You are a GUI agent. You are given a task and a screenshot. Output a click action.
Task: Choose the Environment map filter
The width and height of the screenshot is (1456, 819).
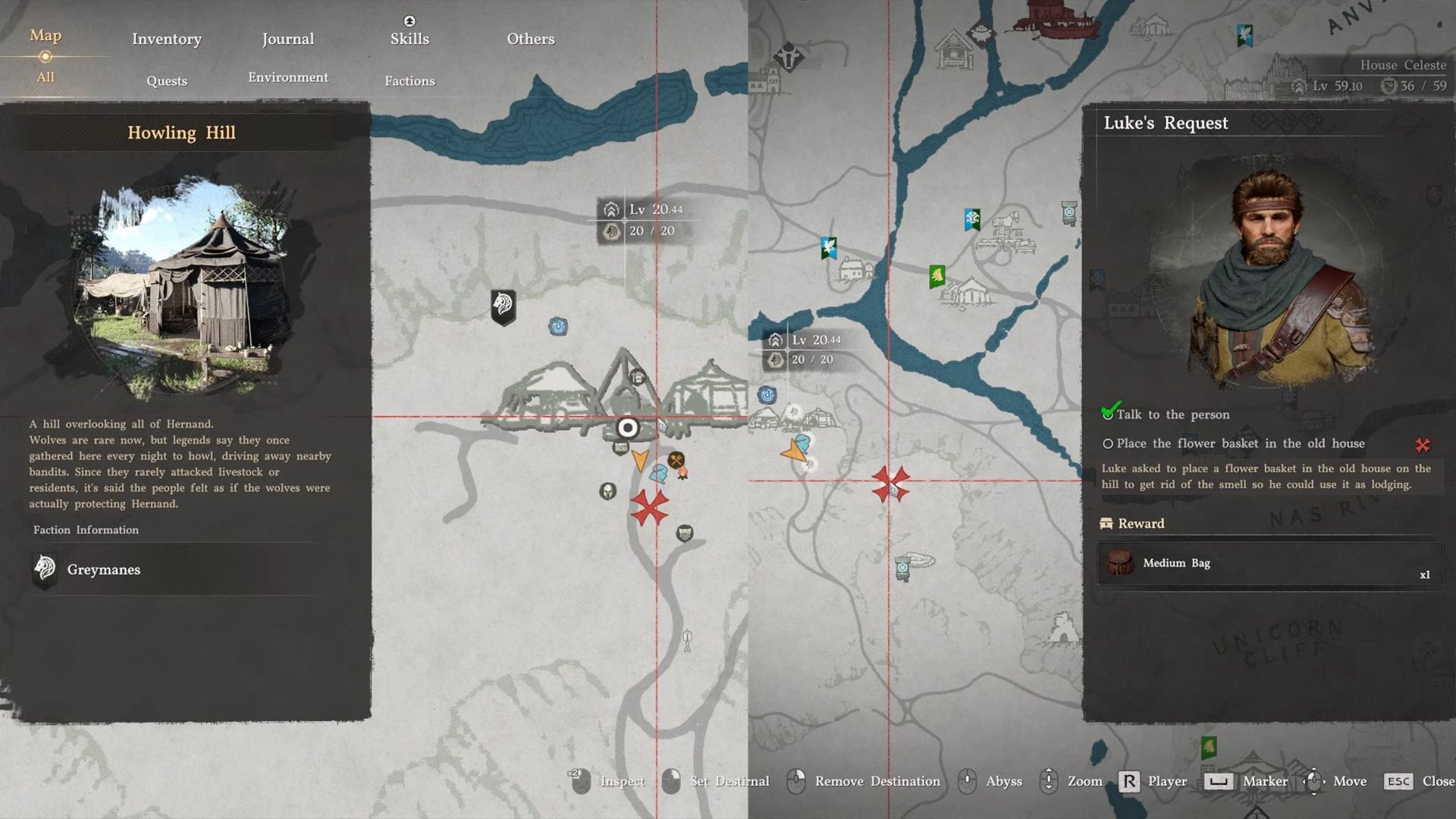(288, 77)
